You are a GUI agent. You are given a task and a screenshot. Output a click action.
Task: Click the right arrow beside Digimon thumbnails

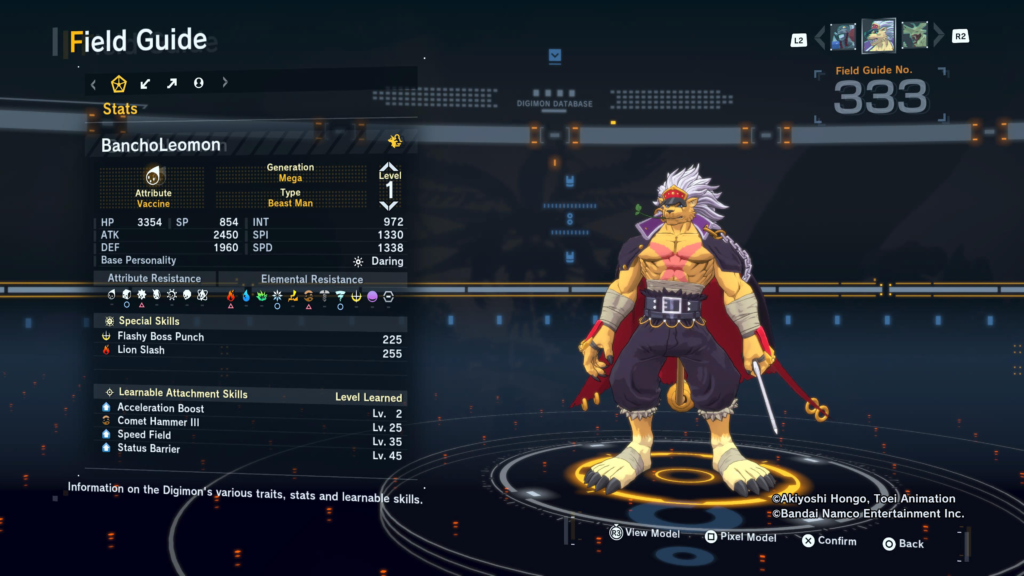(x=938, y=38)
